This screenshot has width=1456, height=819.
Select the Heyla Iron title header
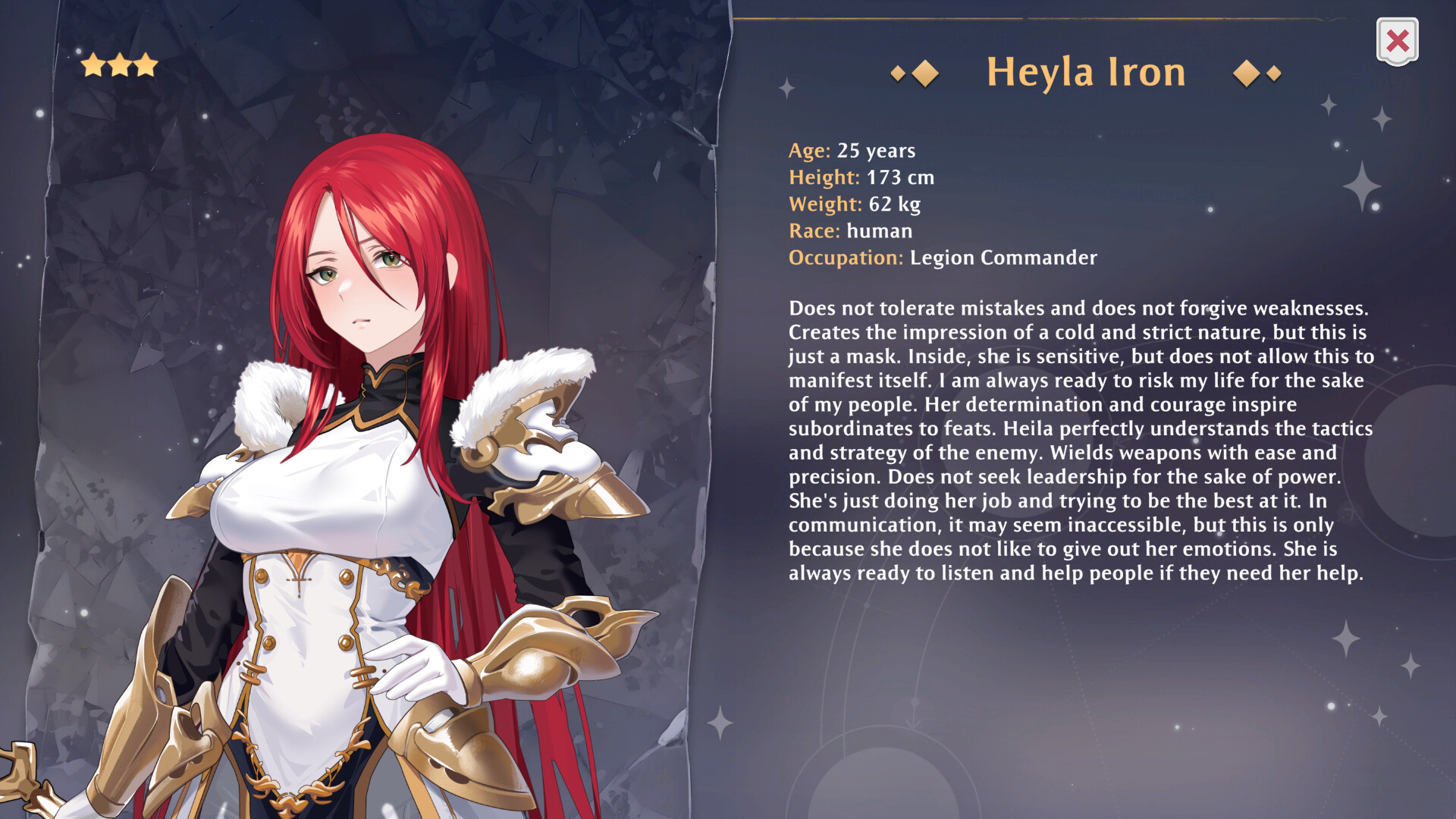(x=1086, y=72)
